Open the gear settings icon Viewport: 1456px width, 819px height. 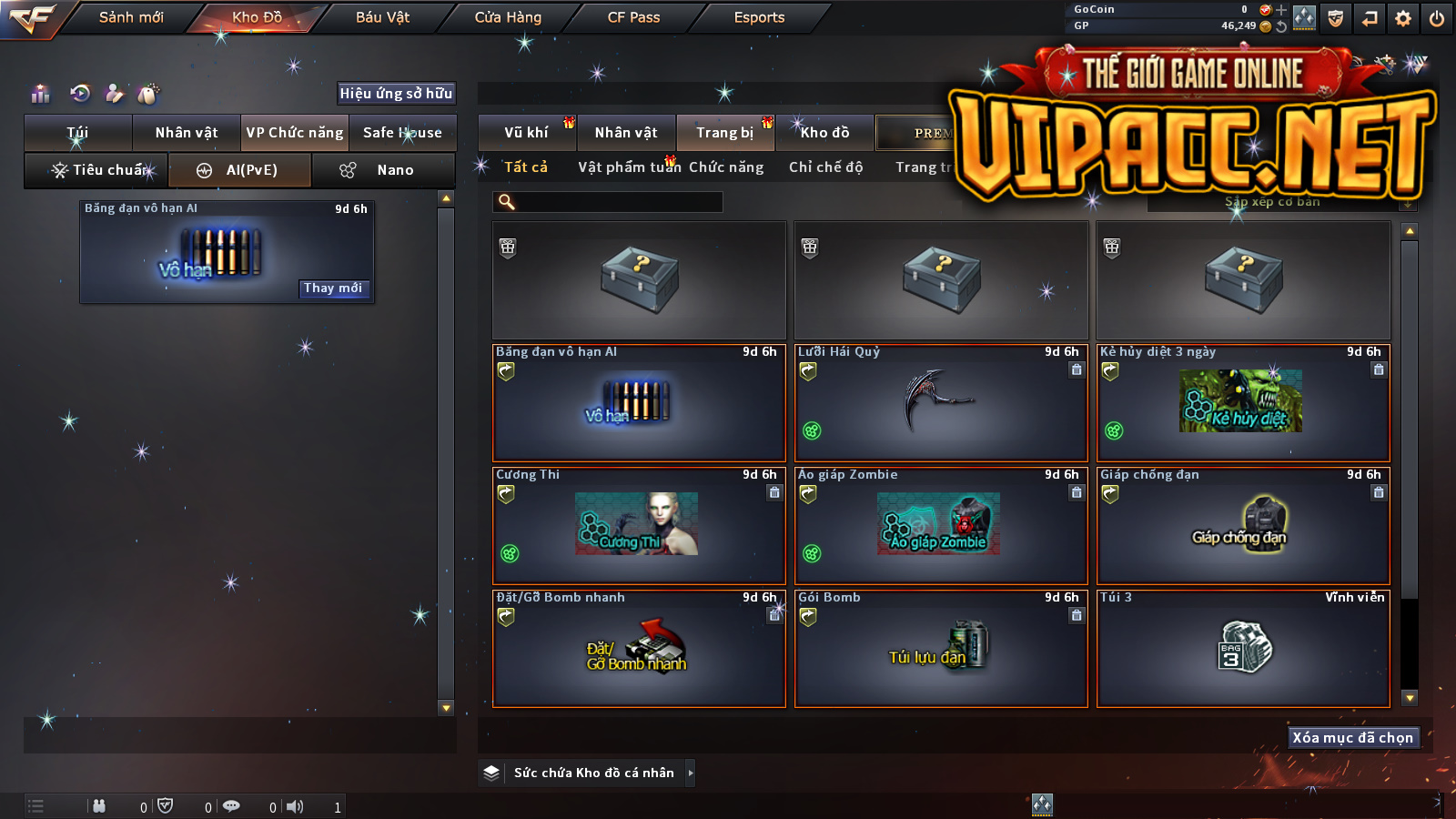click(x=1403, y=18)
